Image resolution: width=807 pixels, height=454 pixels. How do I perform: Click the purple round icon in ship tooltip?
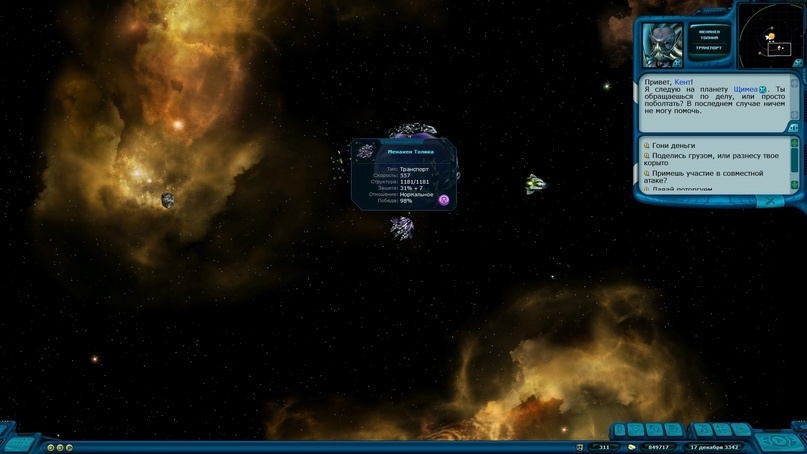click(x=444, y=200)
